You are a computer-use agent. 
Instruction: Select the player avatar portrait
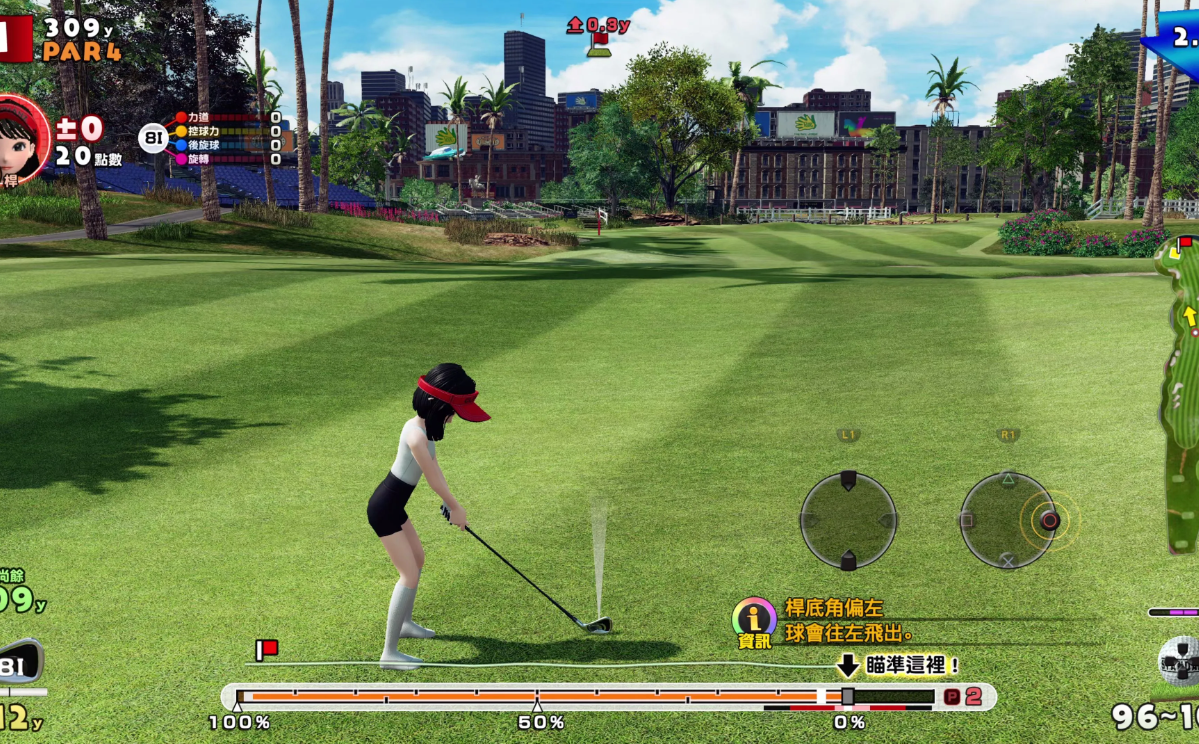click(x=21, y=138)
